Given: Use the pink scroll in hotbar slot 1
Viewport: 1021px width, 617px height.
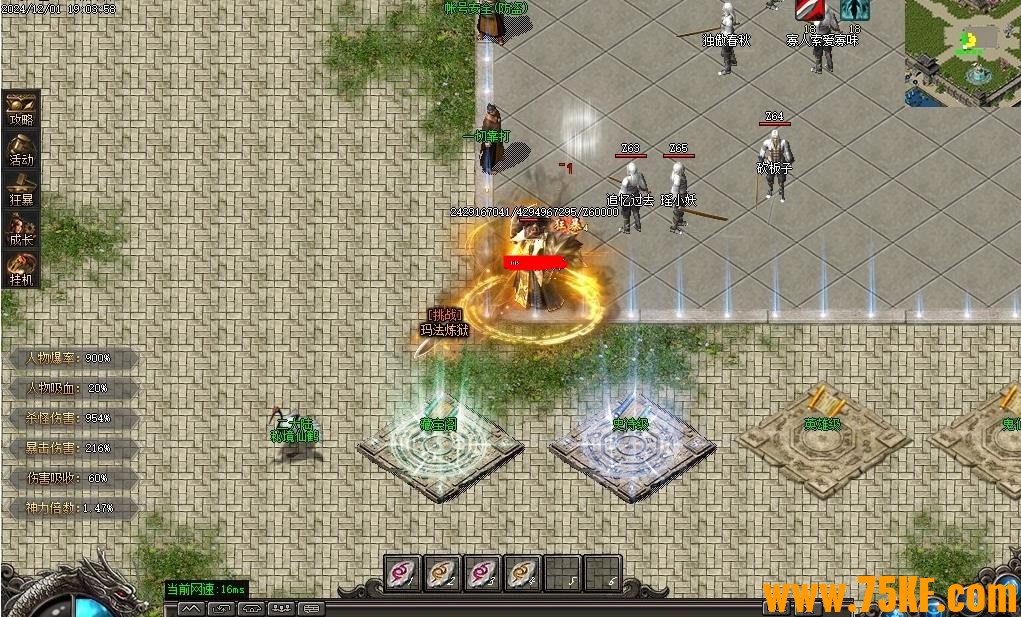Looking at the screenshot, I should click(x=403, y=573).
